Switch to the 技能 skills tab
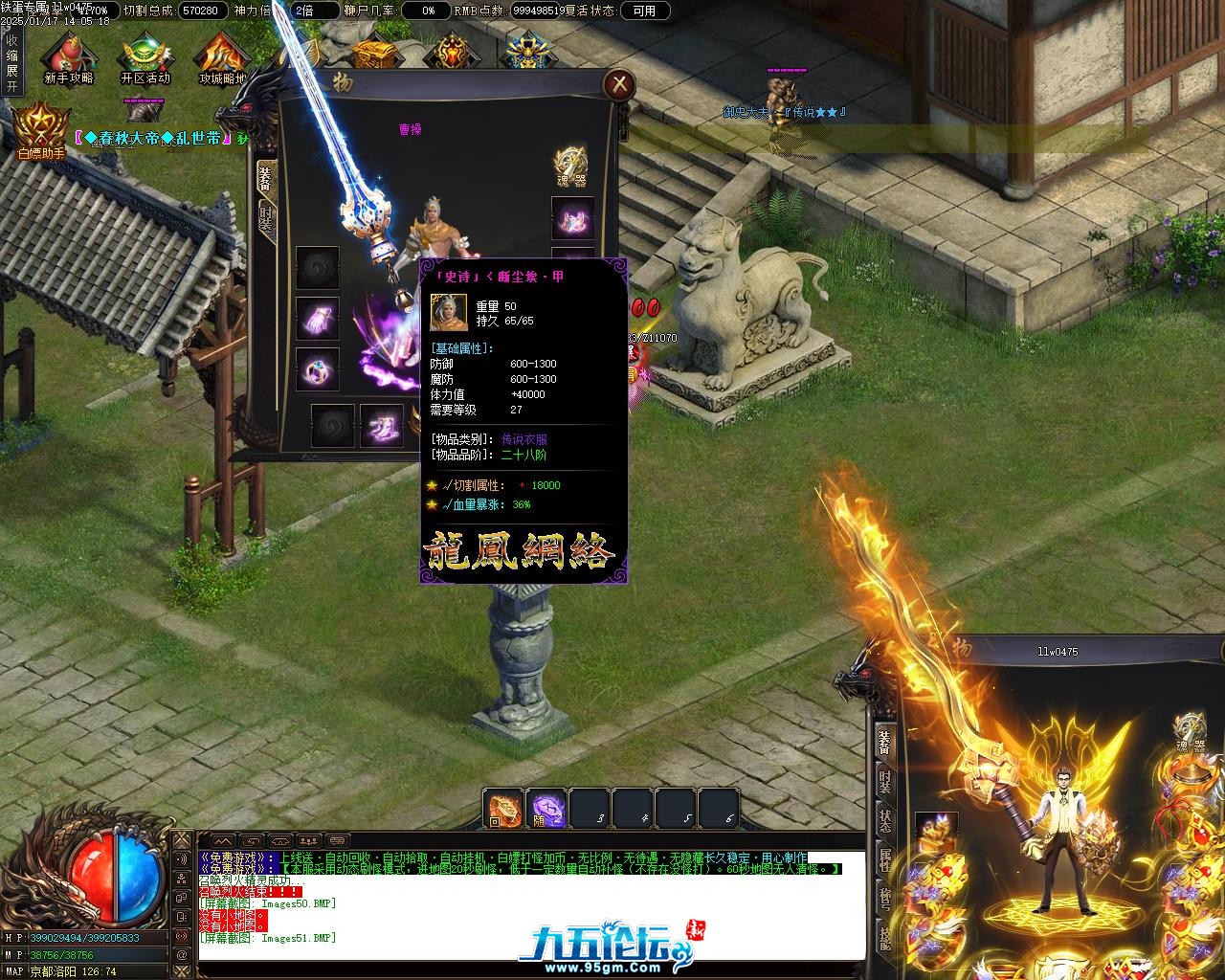Image resolution: width=1225 pixels, height=980 pixels. tap(885, 938)
